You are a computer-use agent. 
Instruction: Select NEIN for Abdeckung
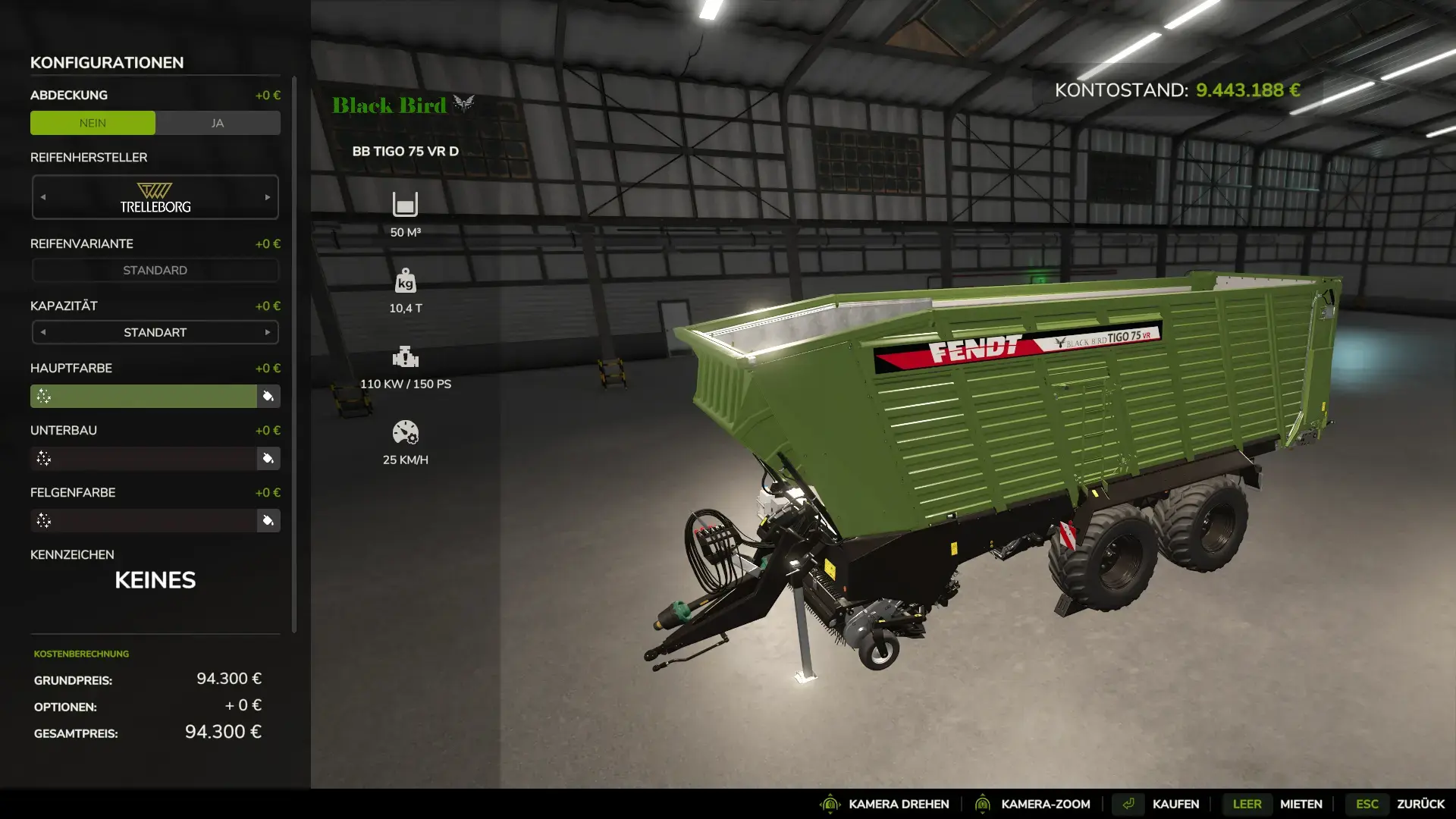coord(93,123)
